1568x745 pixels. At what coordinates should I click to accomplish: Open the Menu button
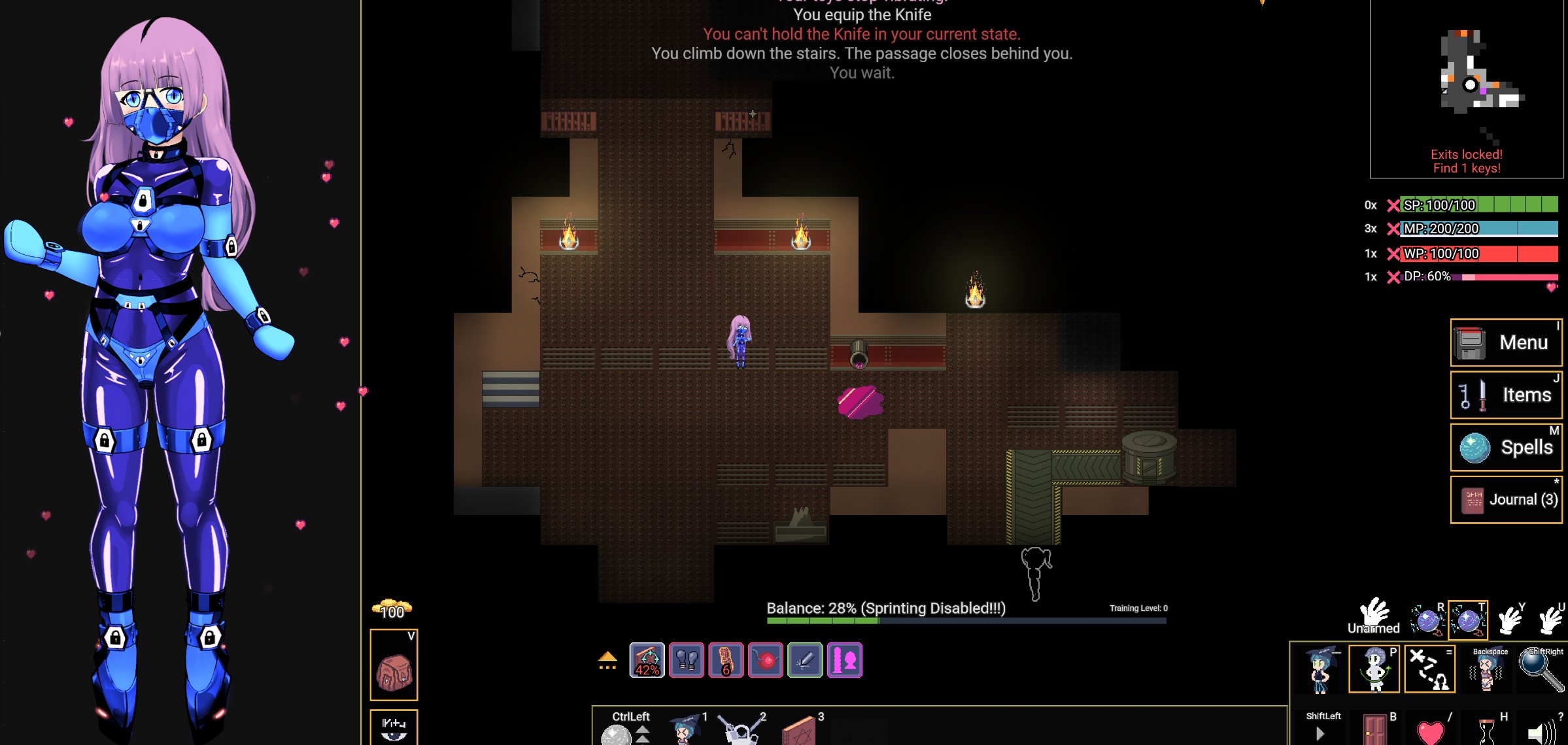(1505, 342)
